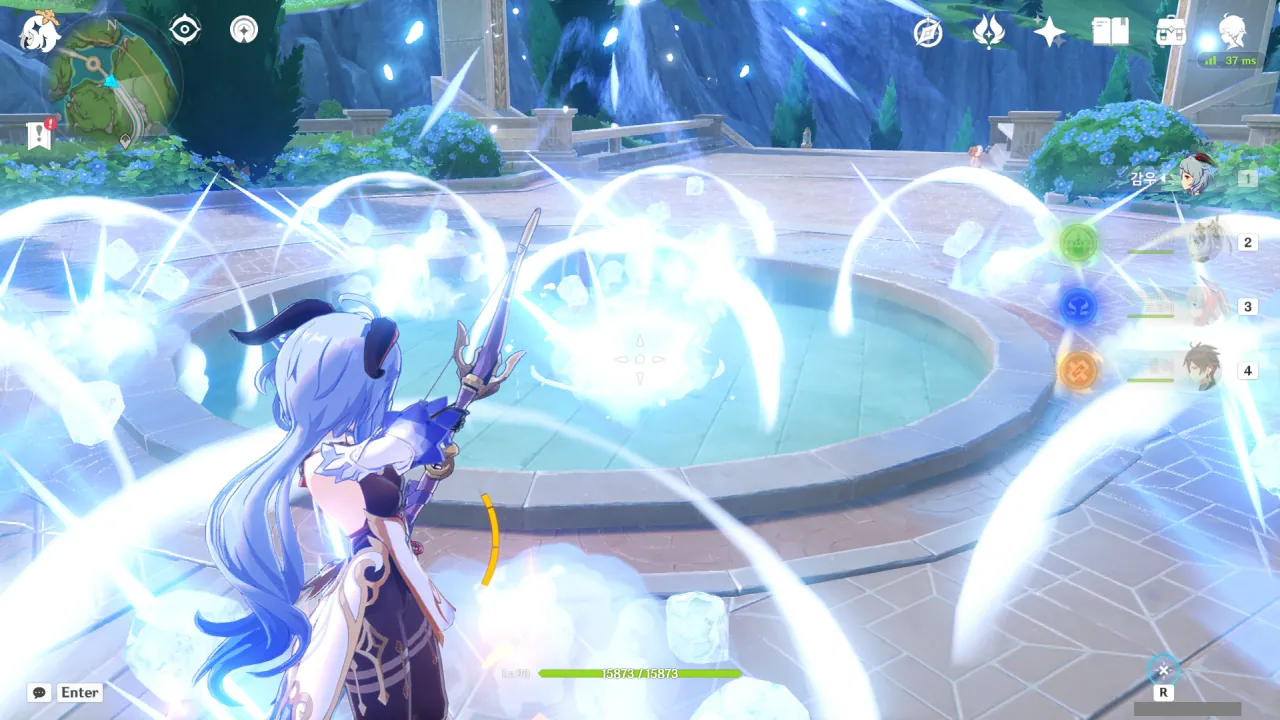Click the winged emblem icon
Image resolution: width=1280 pixels, height=720 pixels.
point(988,33)
